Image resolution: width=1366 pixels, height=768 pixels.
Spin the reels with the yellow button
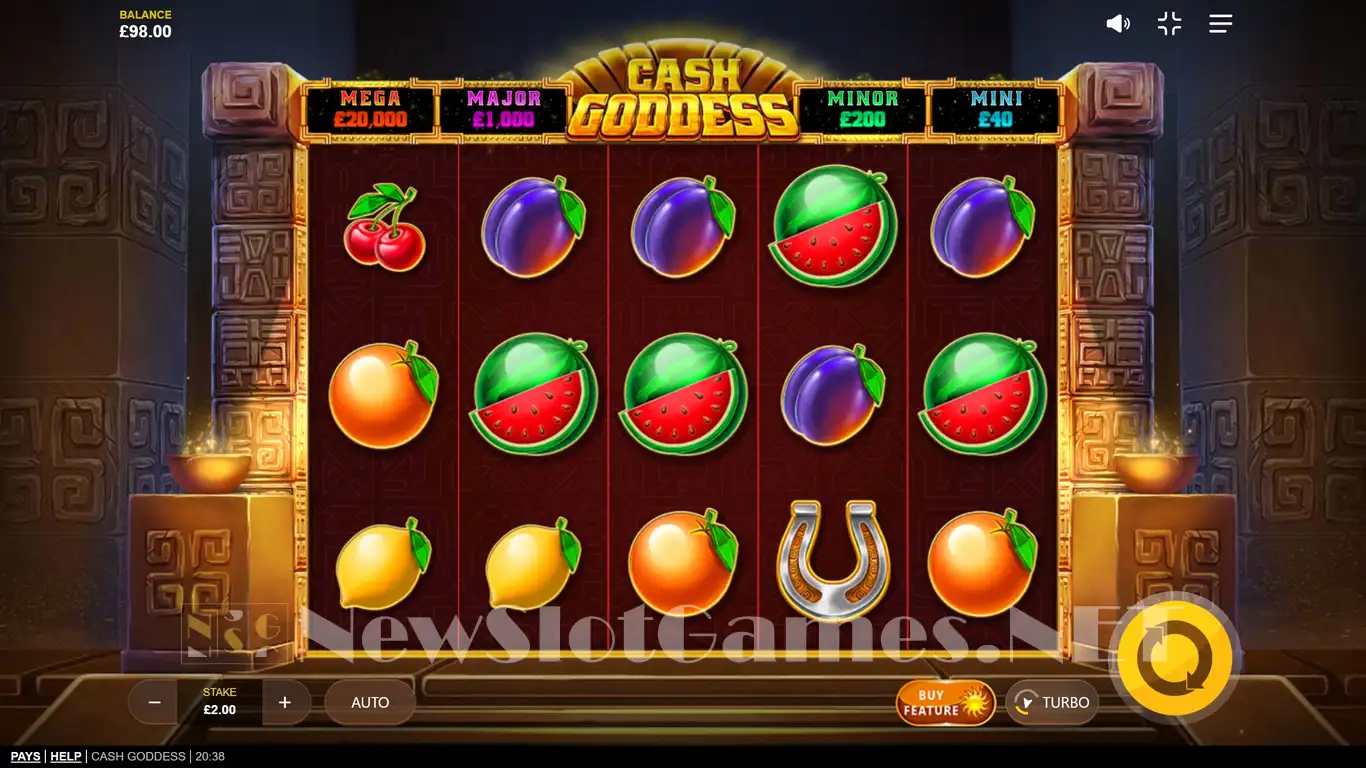pyautogui.click(x=1174, y=658)
